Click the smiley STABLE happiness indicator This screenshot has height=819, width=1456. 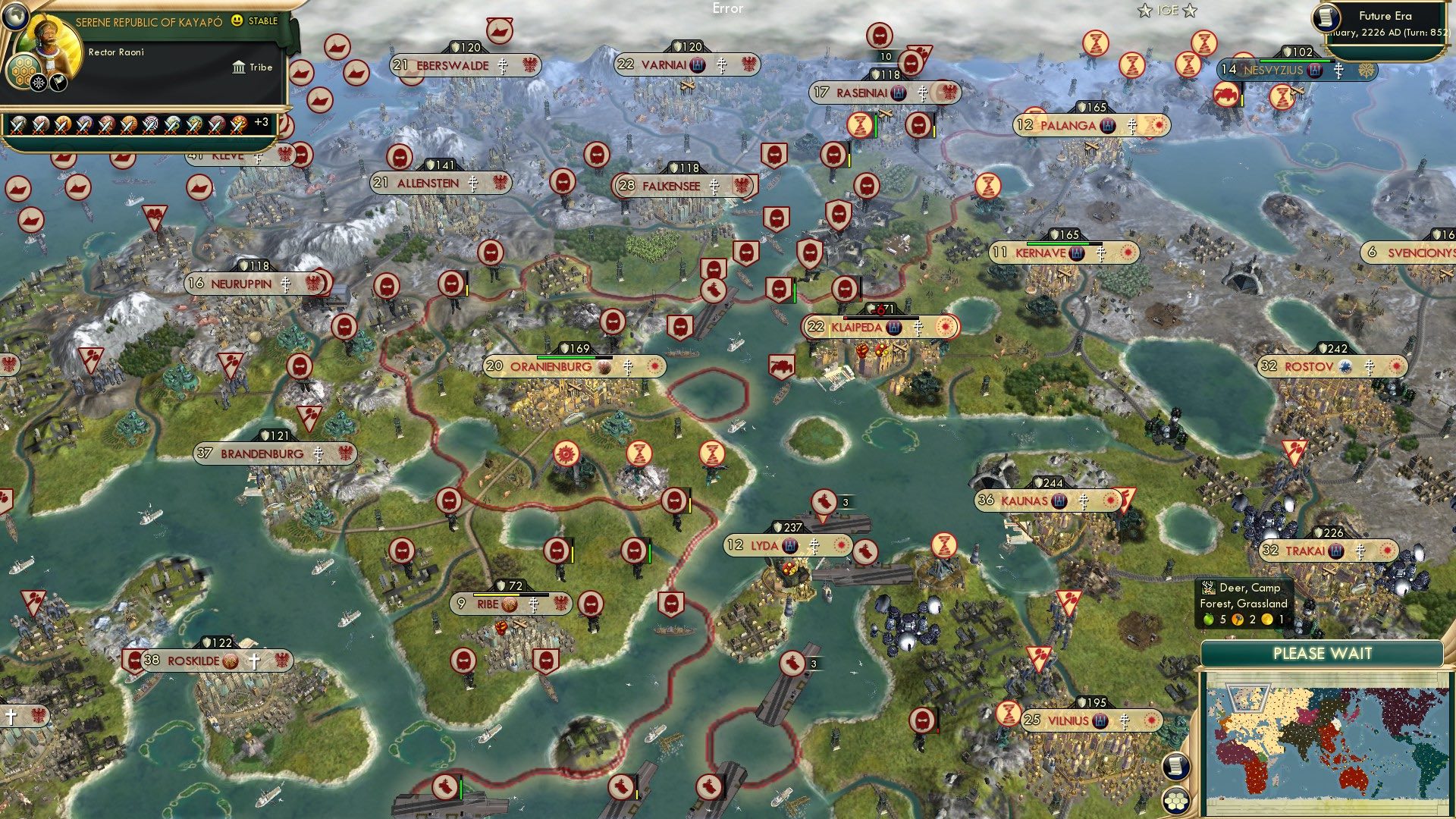(x=237, y=20)
